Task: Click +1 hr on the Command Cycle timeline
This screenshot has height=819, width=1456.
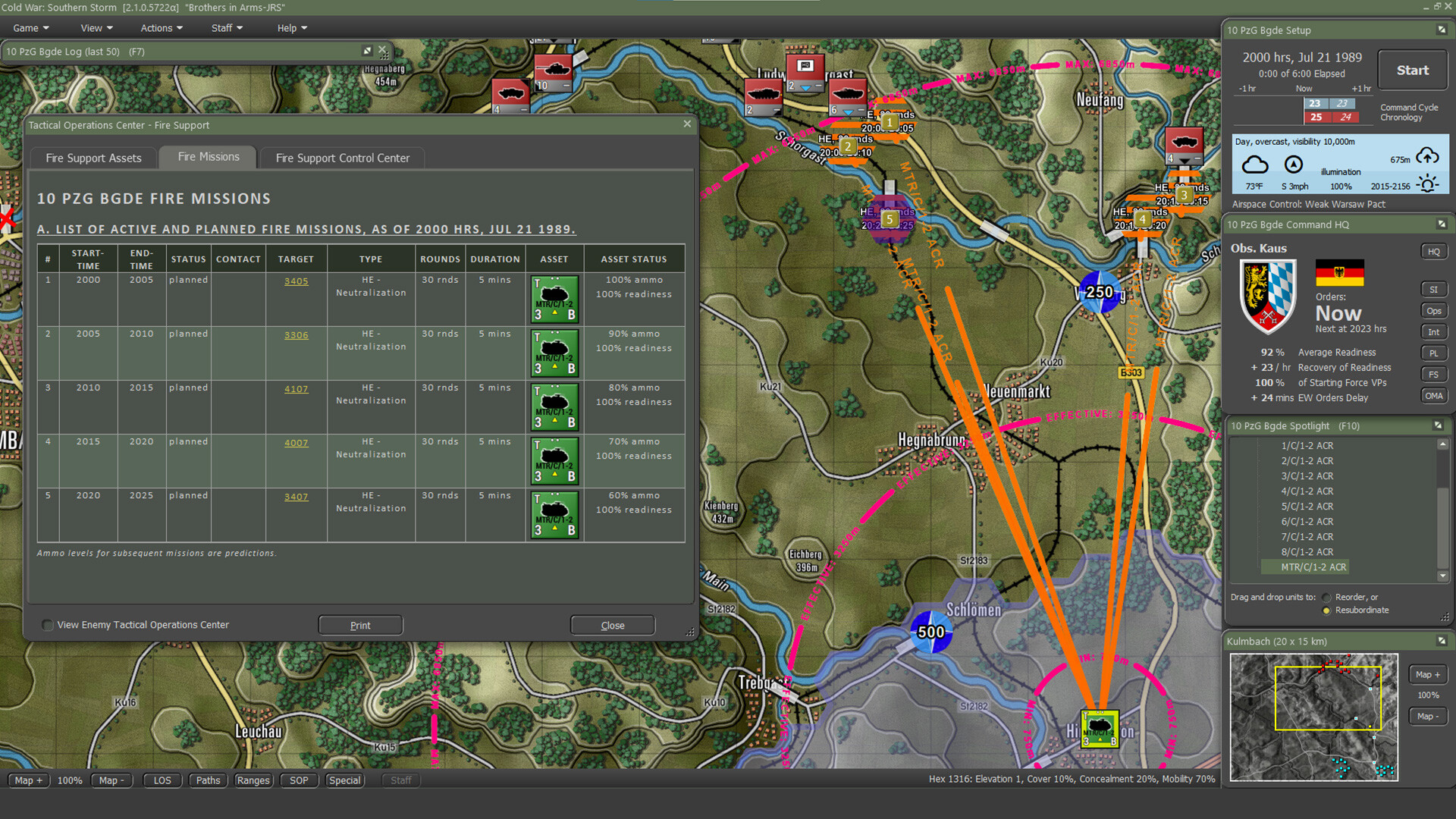Action: 1360,88
